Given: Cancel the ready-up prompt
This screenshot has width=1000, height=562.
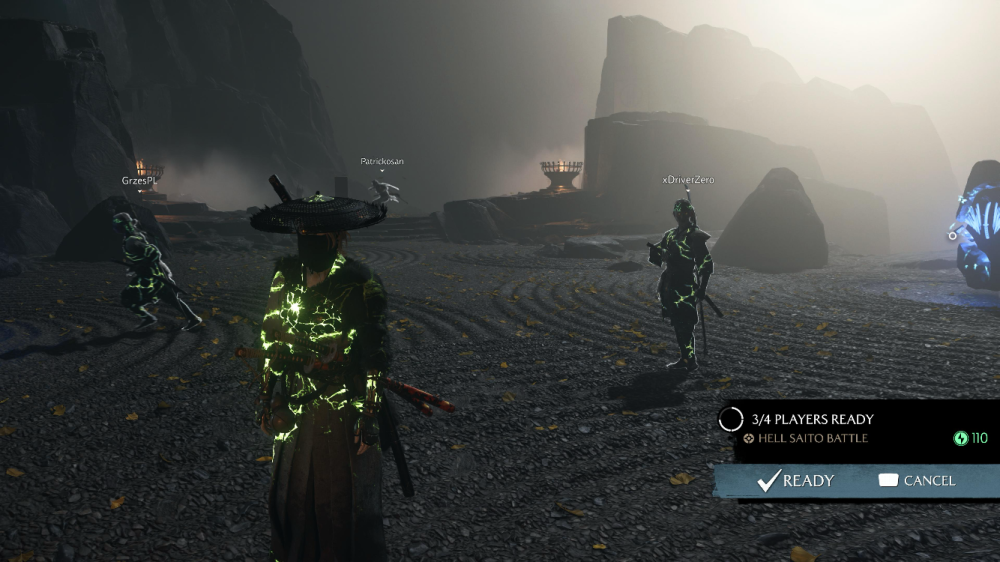Looking at the screenshot, I should (917, 481).
